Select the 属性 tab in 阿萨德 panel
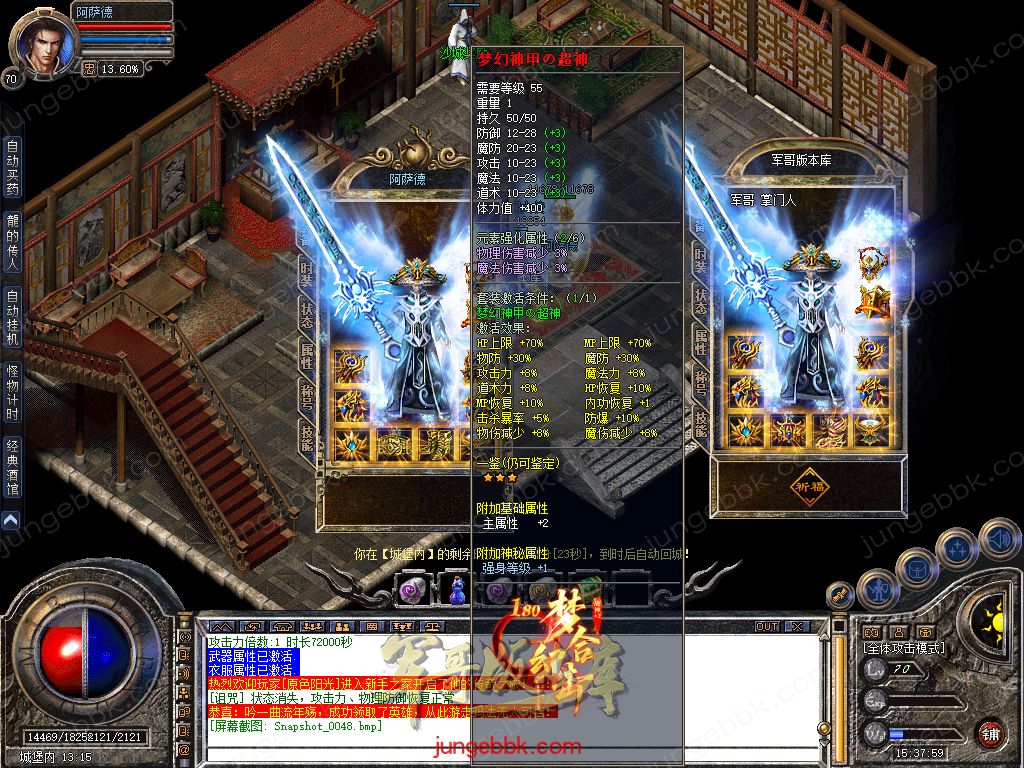Screen dimensions: 1024x768 point(307,350)
